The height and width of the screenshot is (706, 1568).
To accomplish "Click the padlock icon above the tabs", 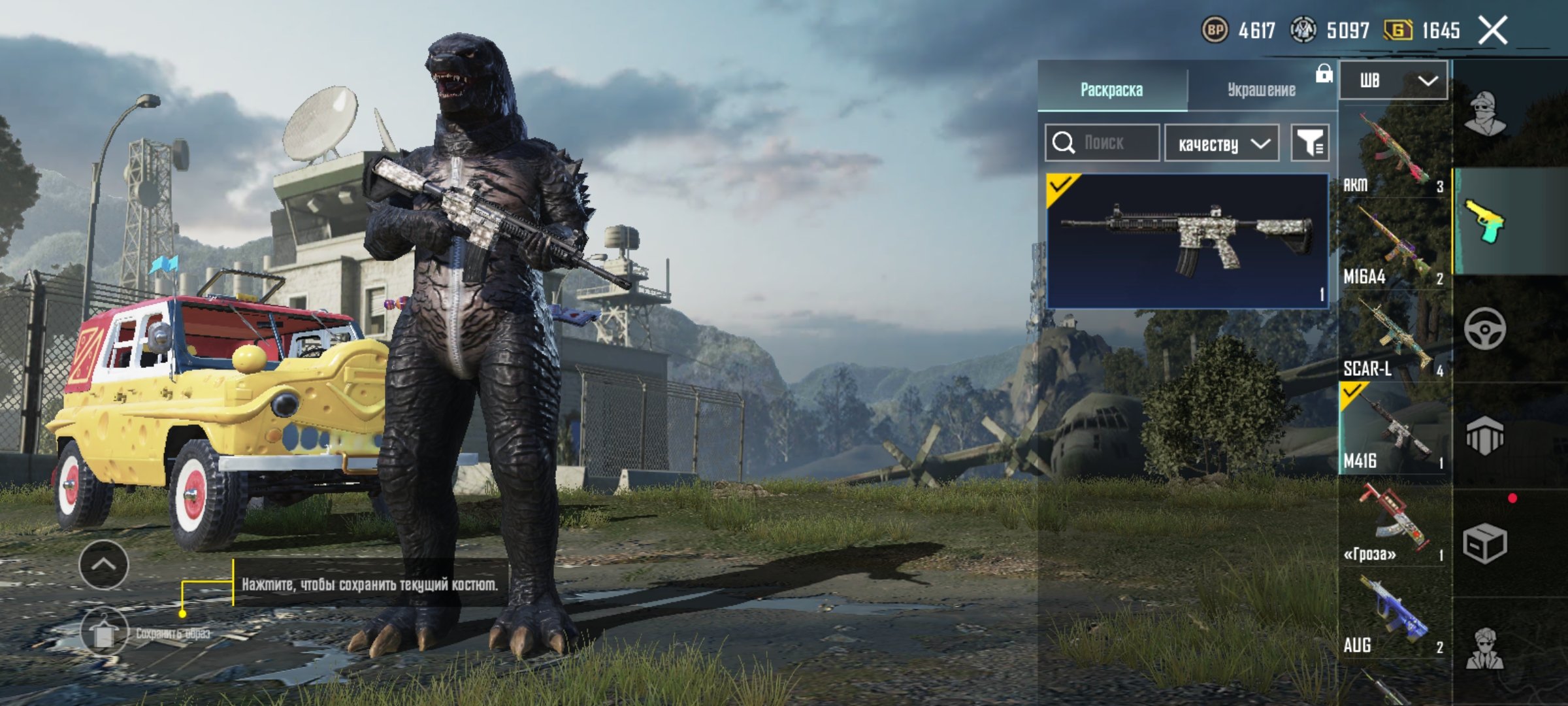I will (1324, 73).
